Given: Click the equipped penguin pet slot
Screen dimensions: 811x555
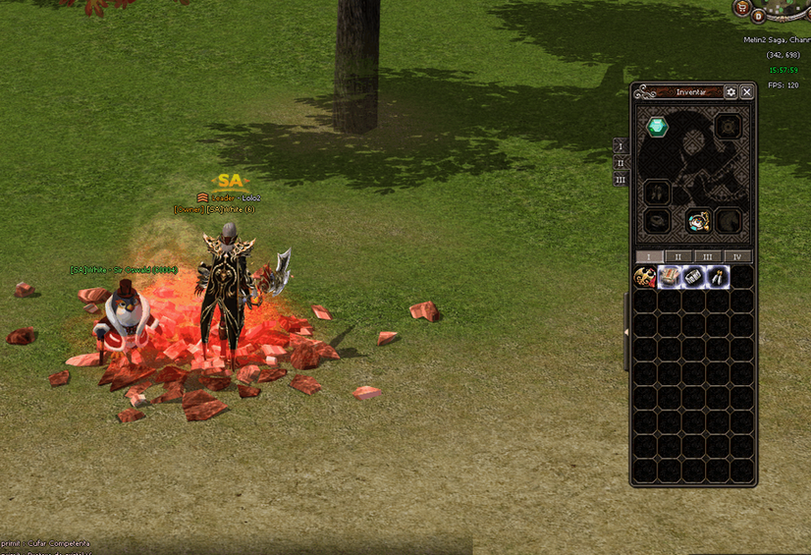Looking at the screenshot, I should coord(699,220).
